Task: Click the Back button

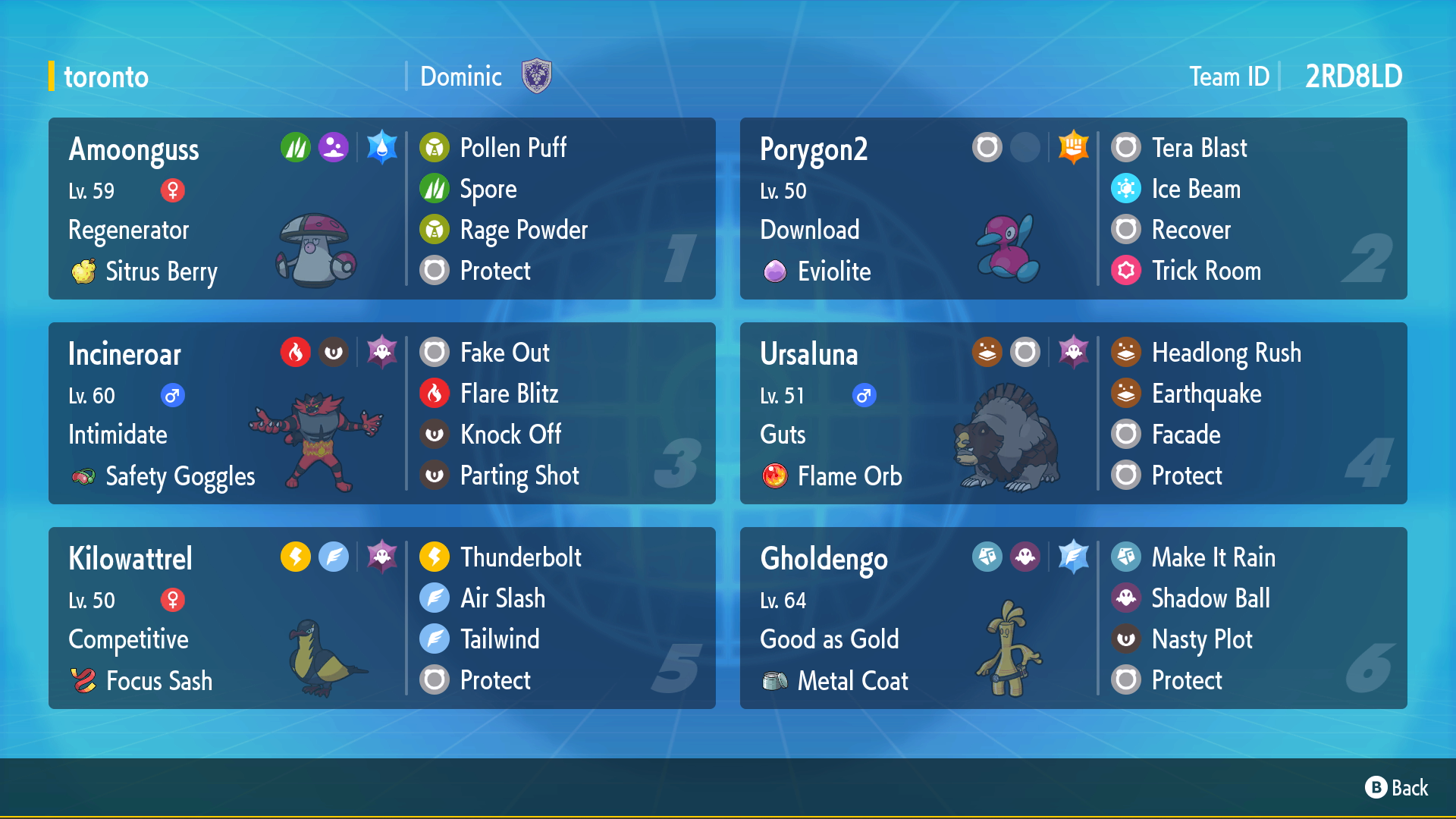Action: tap(1397, 788)
